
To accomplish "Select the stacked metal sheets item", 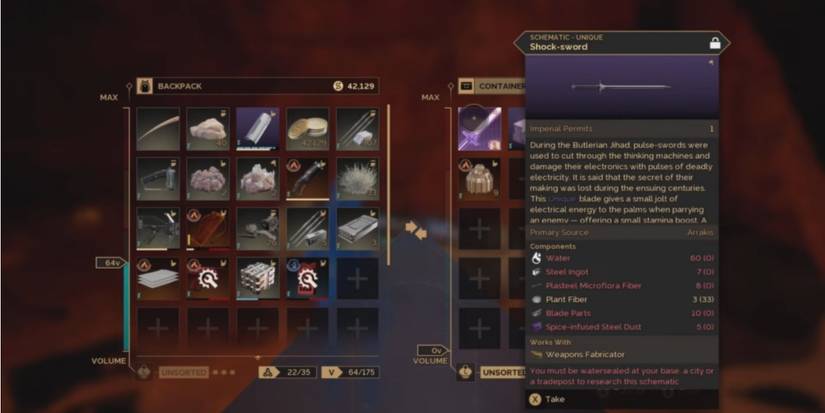I will pyautogui.click(x=158, y=278).
